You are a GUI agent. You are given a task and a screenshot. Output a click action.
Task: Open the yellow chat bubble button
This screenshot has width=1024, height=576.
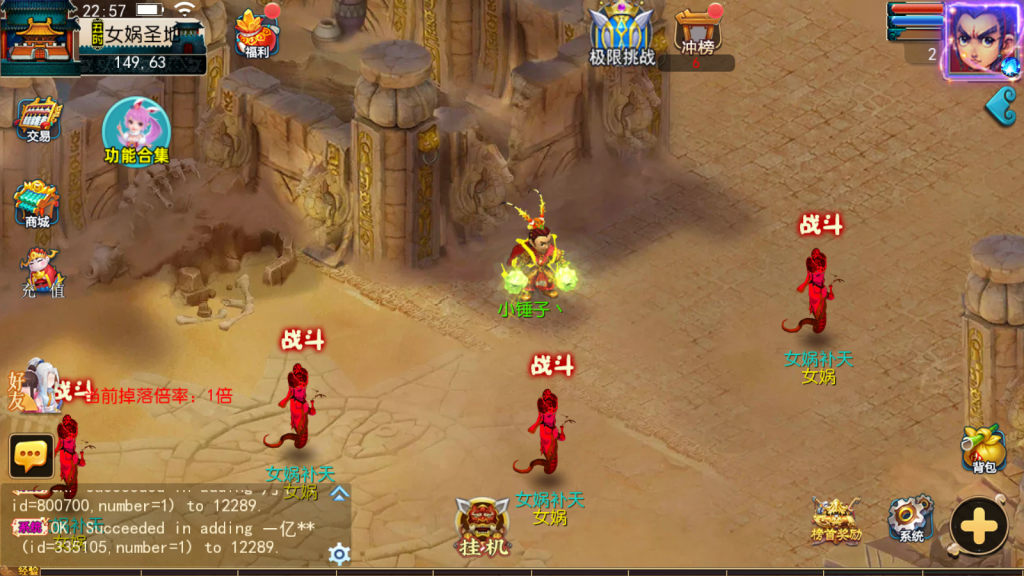pos(32,456)
